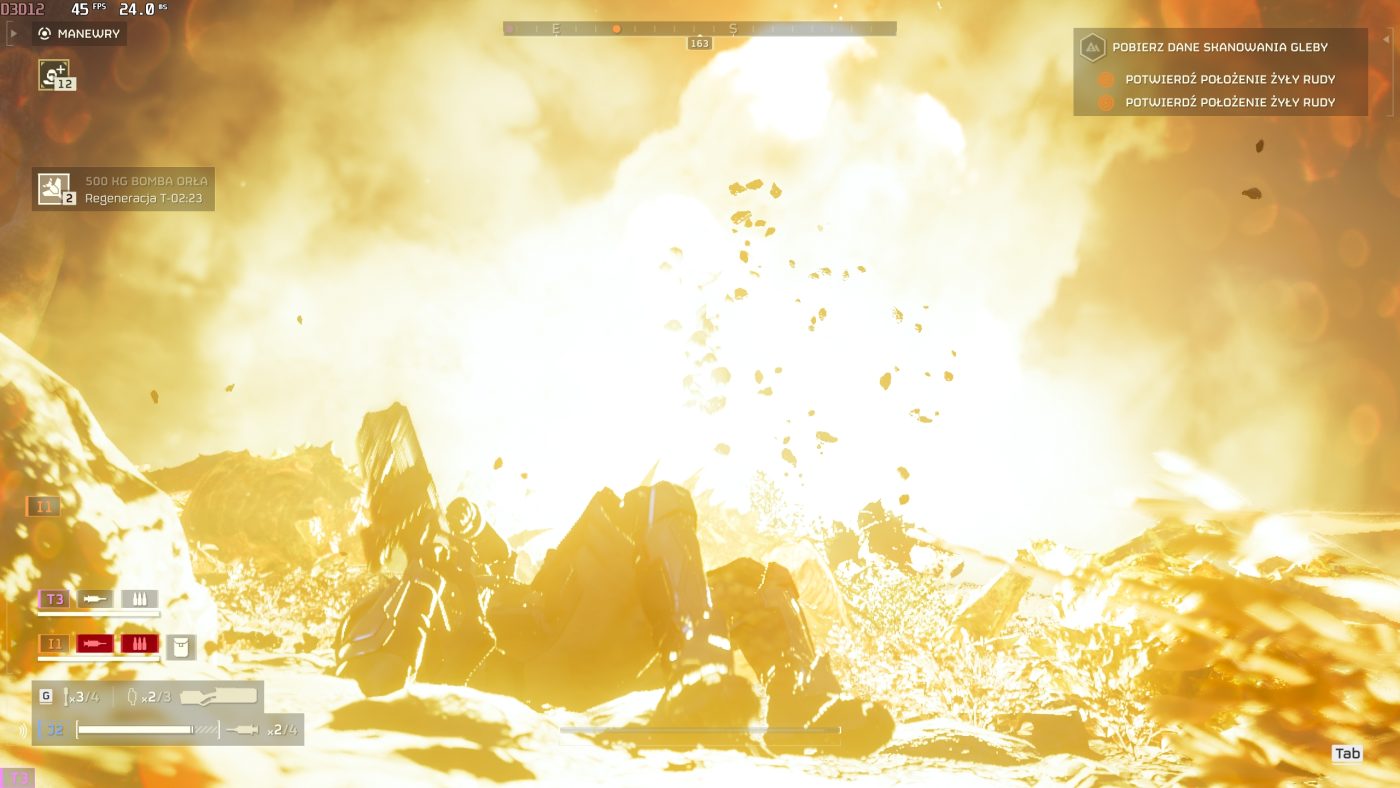Select teammate T3's stim status icon

click(x=95, y=599)
